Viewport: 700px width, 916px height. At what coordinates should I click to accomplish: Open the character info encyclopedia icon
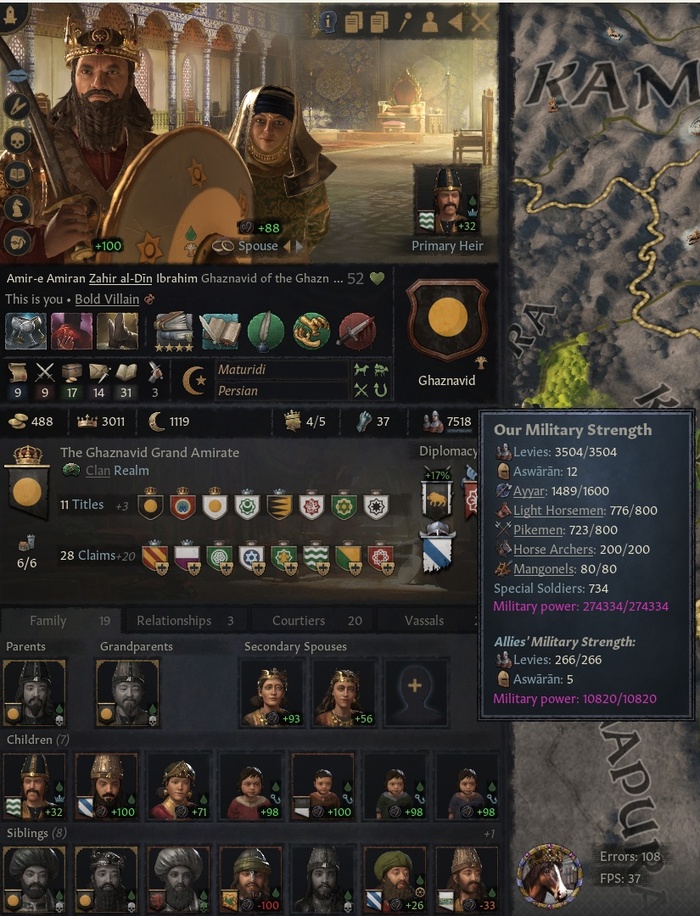[328, 21]
